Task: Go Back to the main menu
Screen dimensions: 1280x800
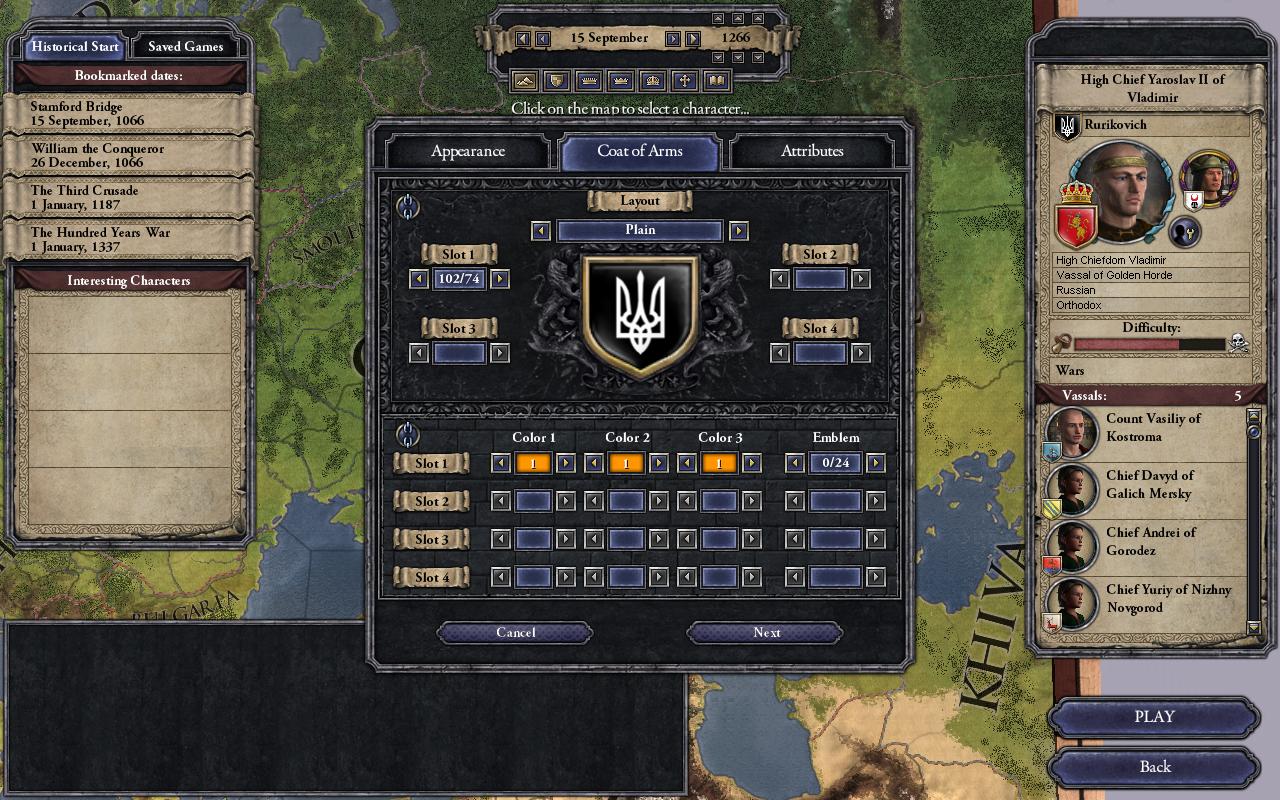Action: [x=1154, y=767]
